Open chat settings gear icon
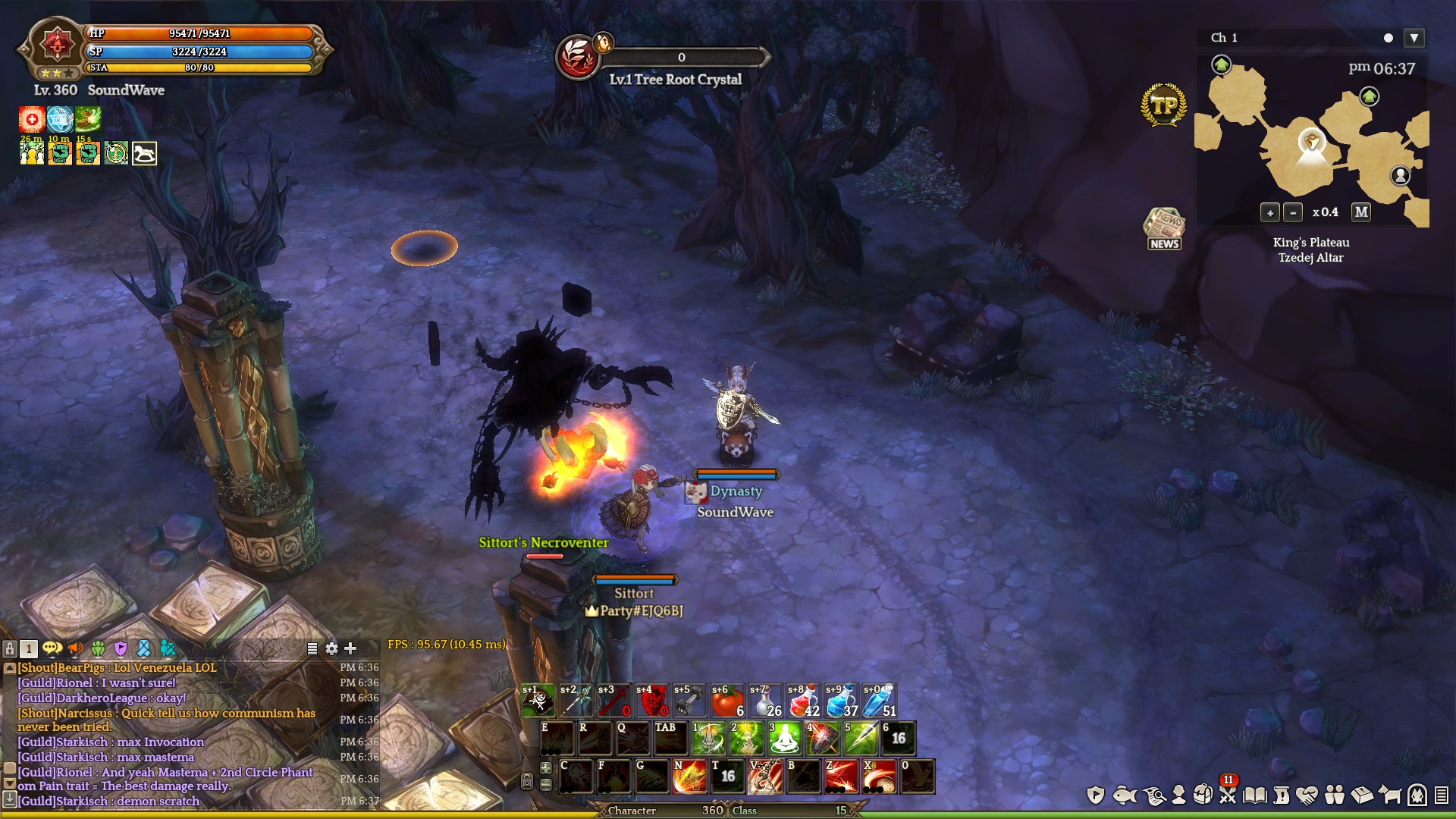The width and height of the screenshot is (1456, 819). (331, 648)
